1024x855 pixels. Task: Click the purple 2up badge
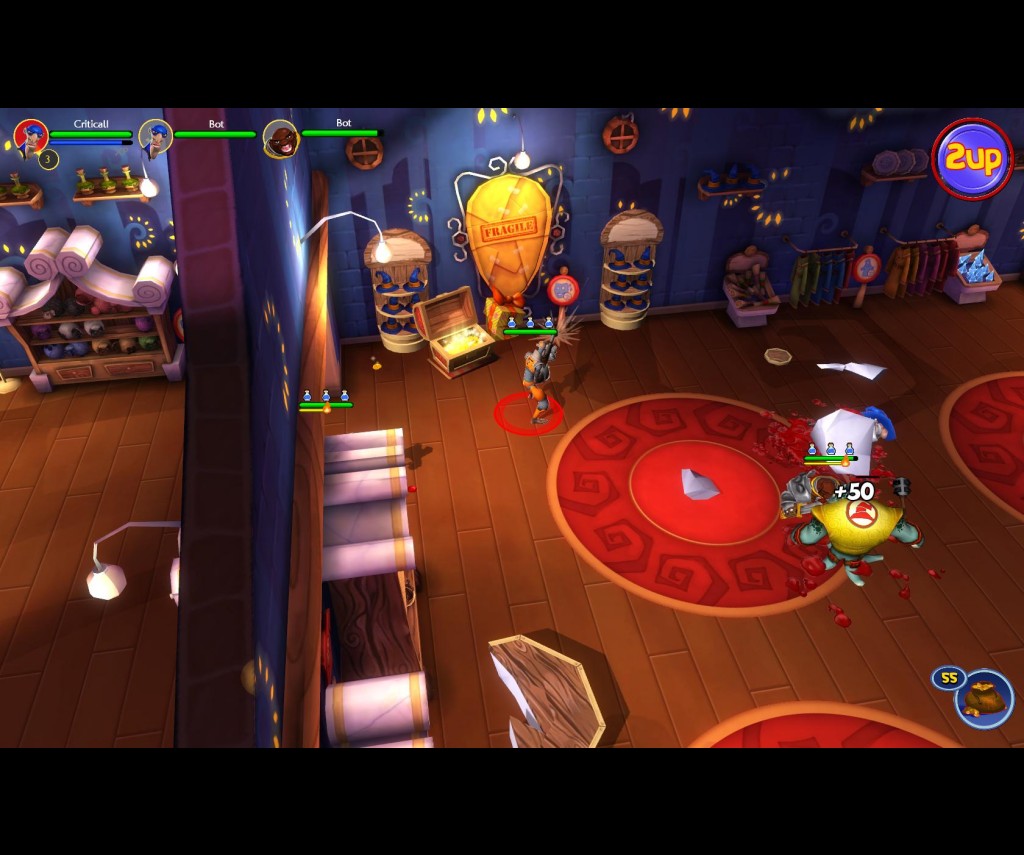(x=972, y=159)
